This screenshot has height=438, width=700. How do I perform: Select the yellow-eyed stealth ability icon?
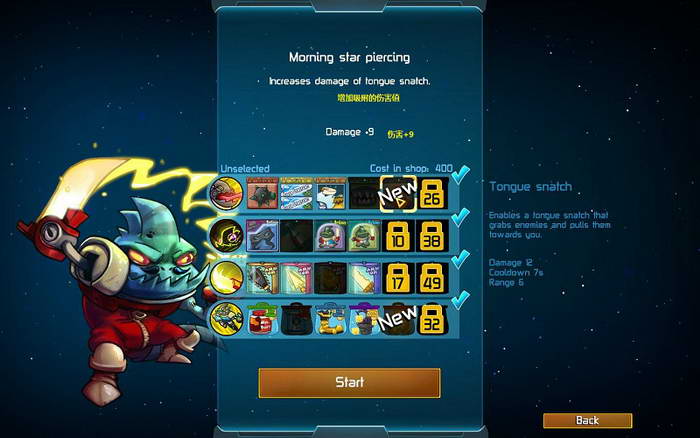[225, 235]
